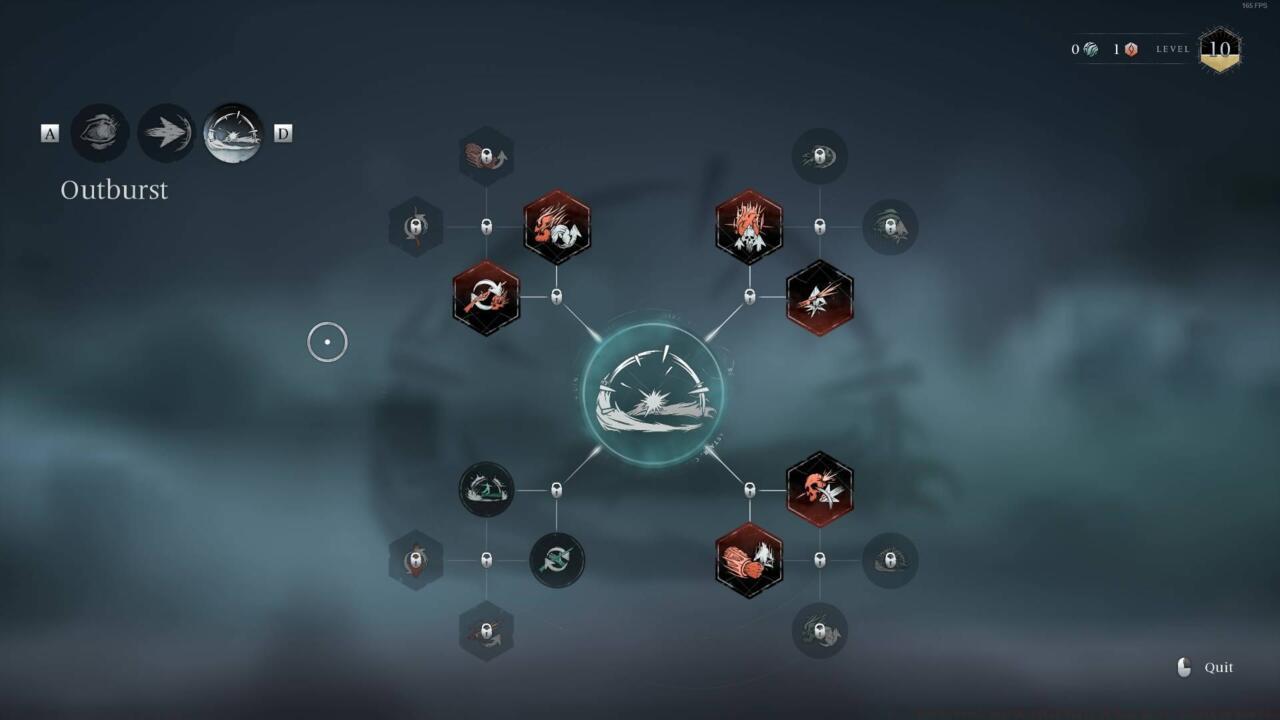Select the red dragon-head skill node
The height and width of the screenshot is (720, 1280).
[x=557, y=228]
